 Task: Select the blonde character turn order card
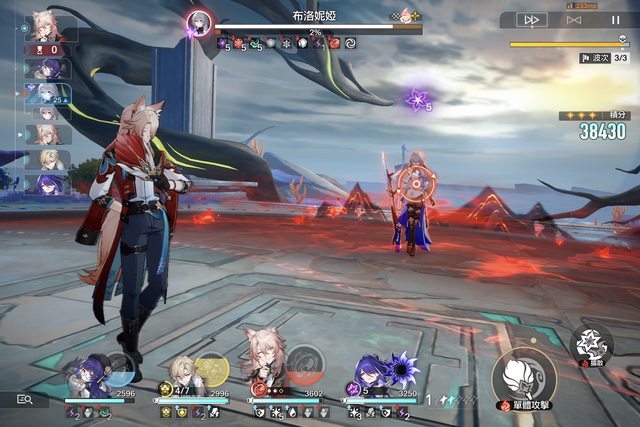[50, 159]
